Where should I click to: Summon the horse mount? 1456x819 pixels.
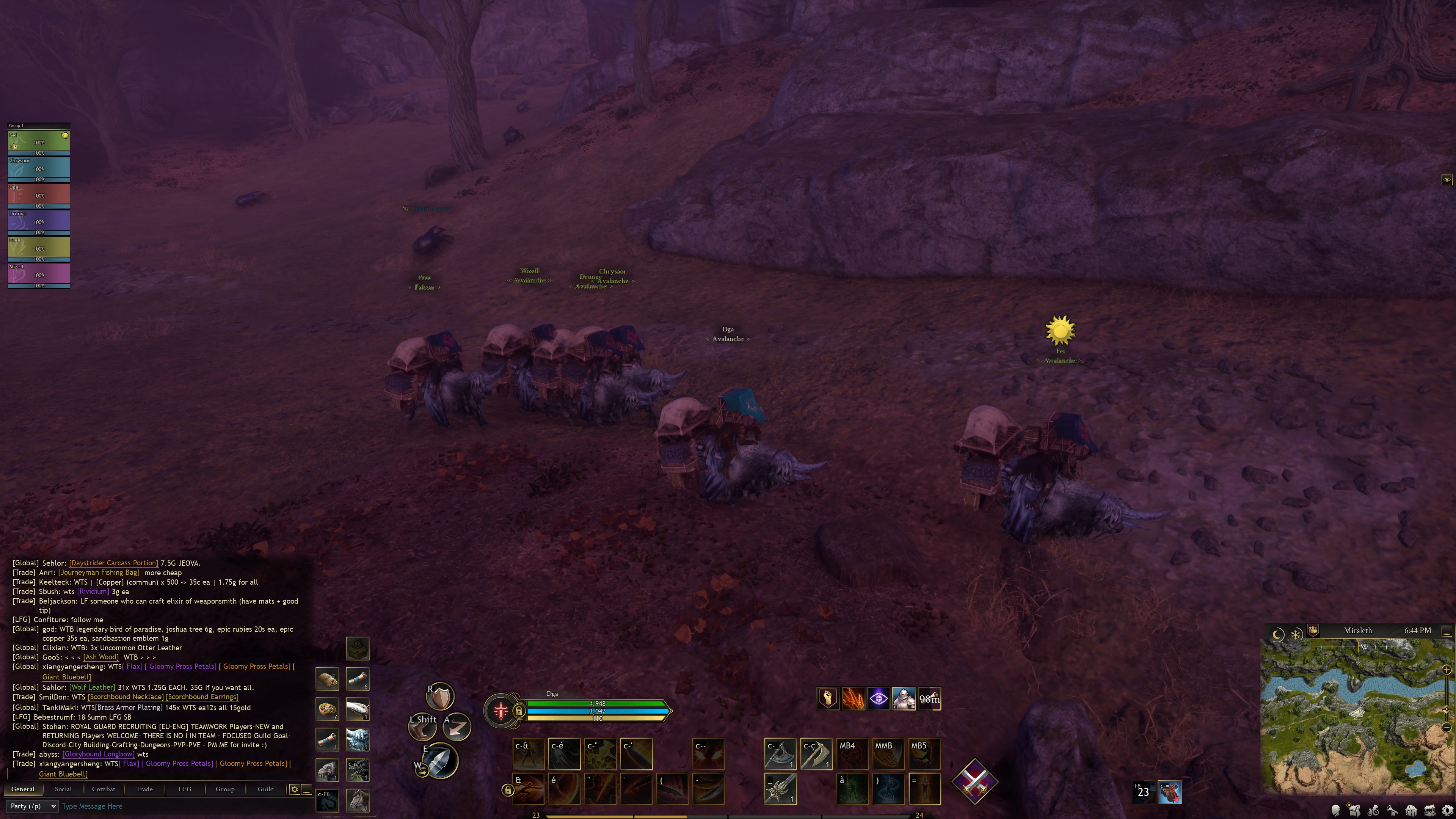357,800
